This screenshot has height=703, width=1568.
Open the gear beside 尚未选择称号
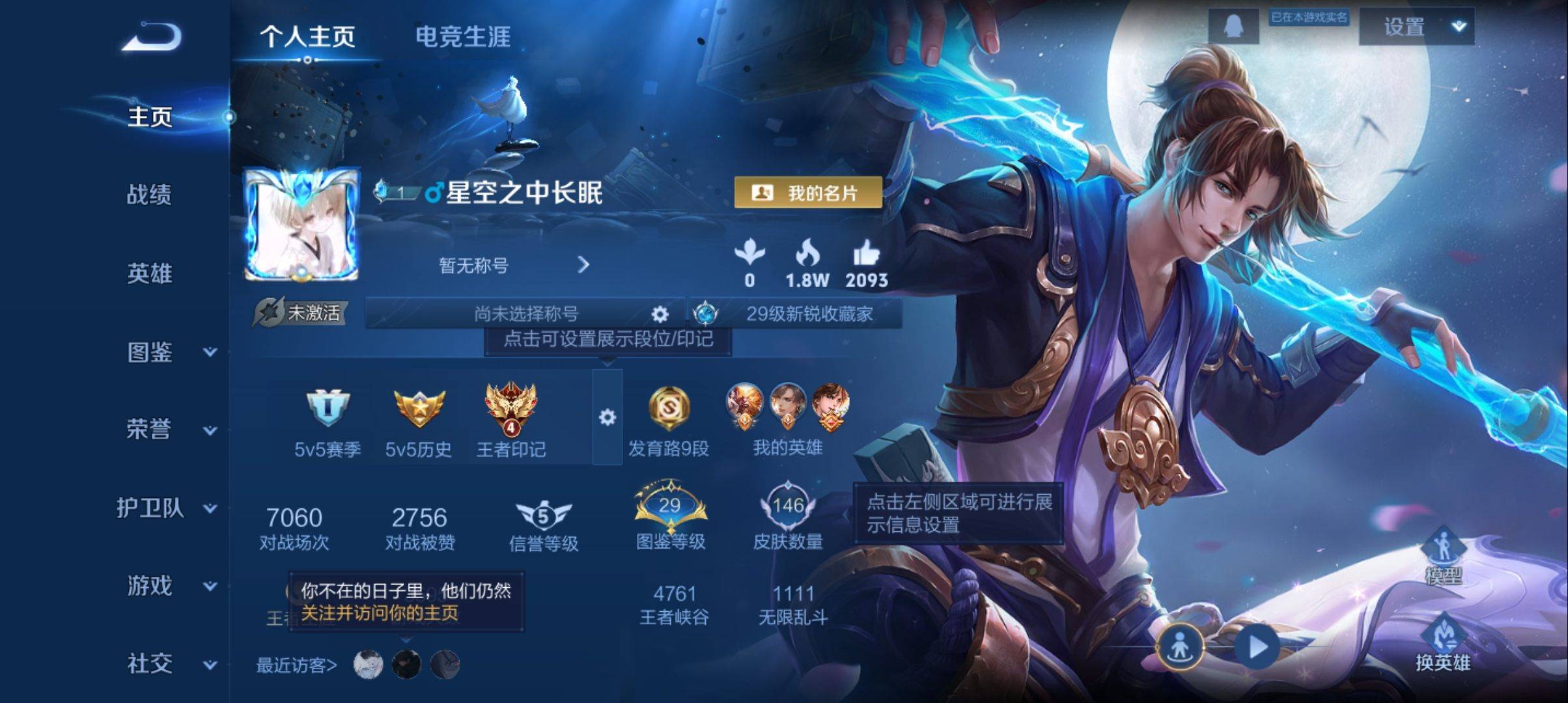click(x=662, y=314)
